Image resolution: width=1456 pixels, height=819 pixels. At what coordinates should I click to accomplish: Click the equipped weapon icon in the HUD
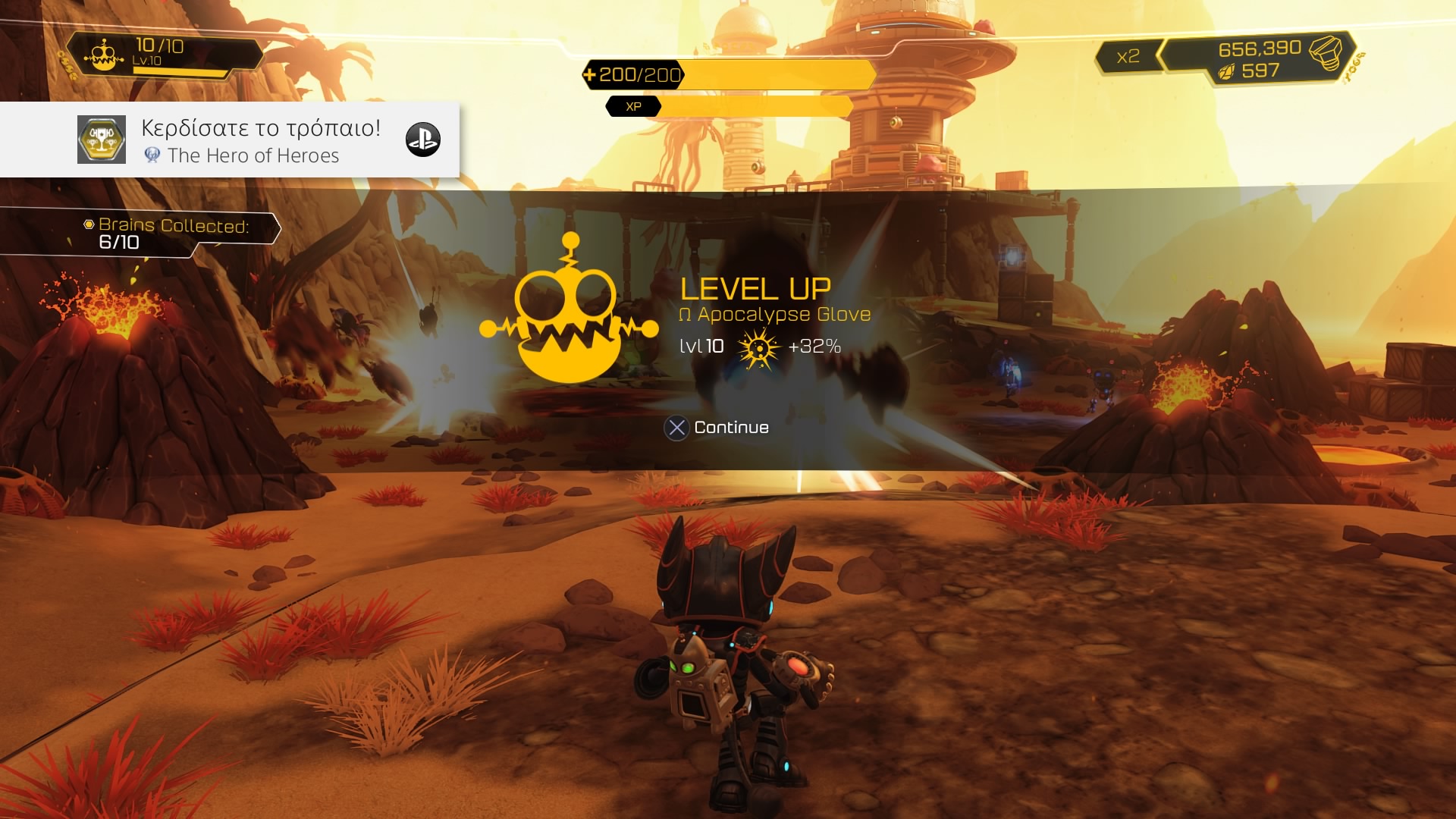(x=104, y=55)
